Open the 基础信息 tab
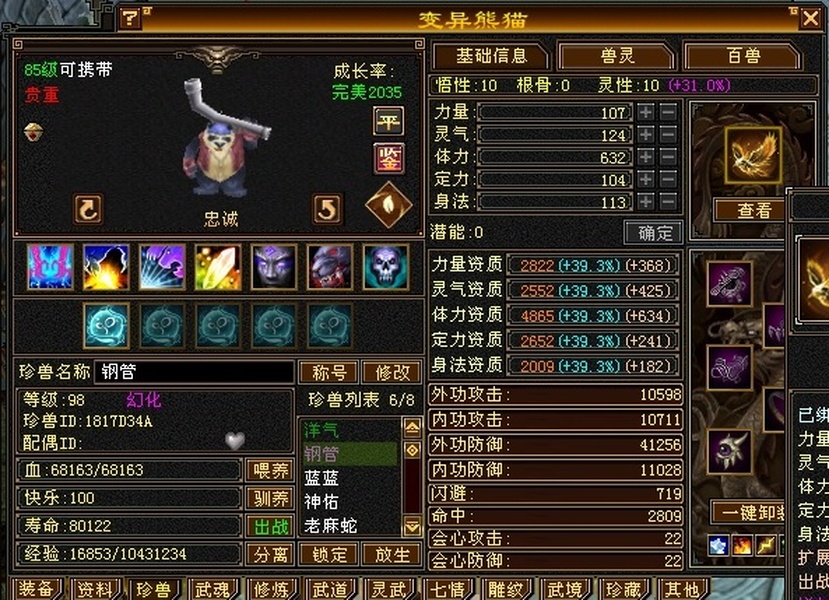This screenshot has width=829, height=600. pyautogui.click(x=490, y=56)
